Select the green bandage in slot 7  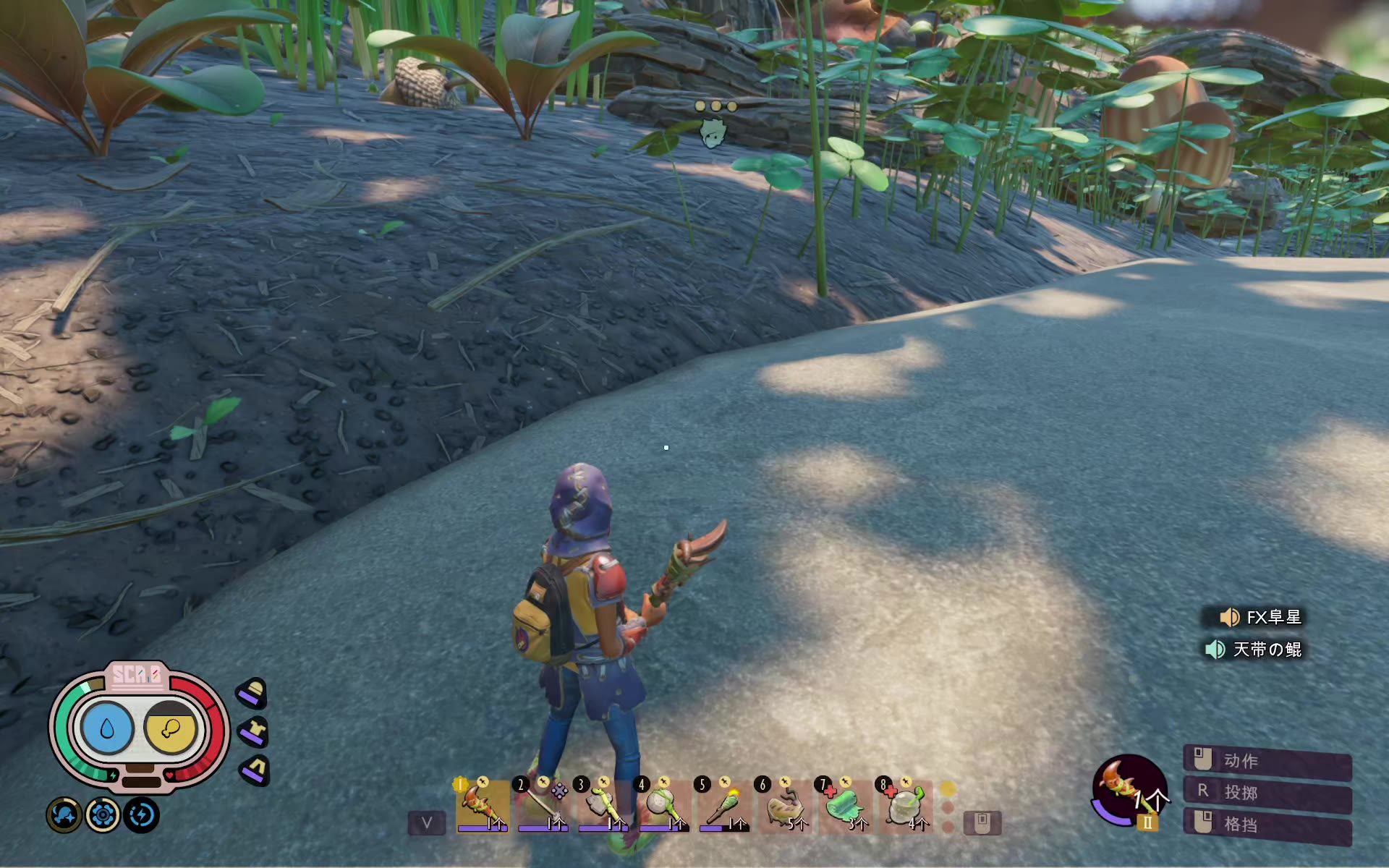pyautogui.click(x=846, y=806)
